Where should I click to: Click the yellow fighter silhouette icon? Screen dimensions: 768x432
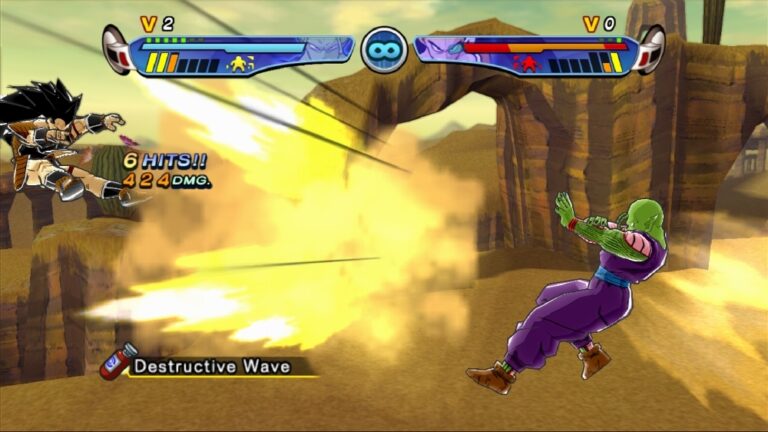click(240, 64)
